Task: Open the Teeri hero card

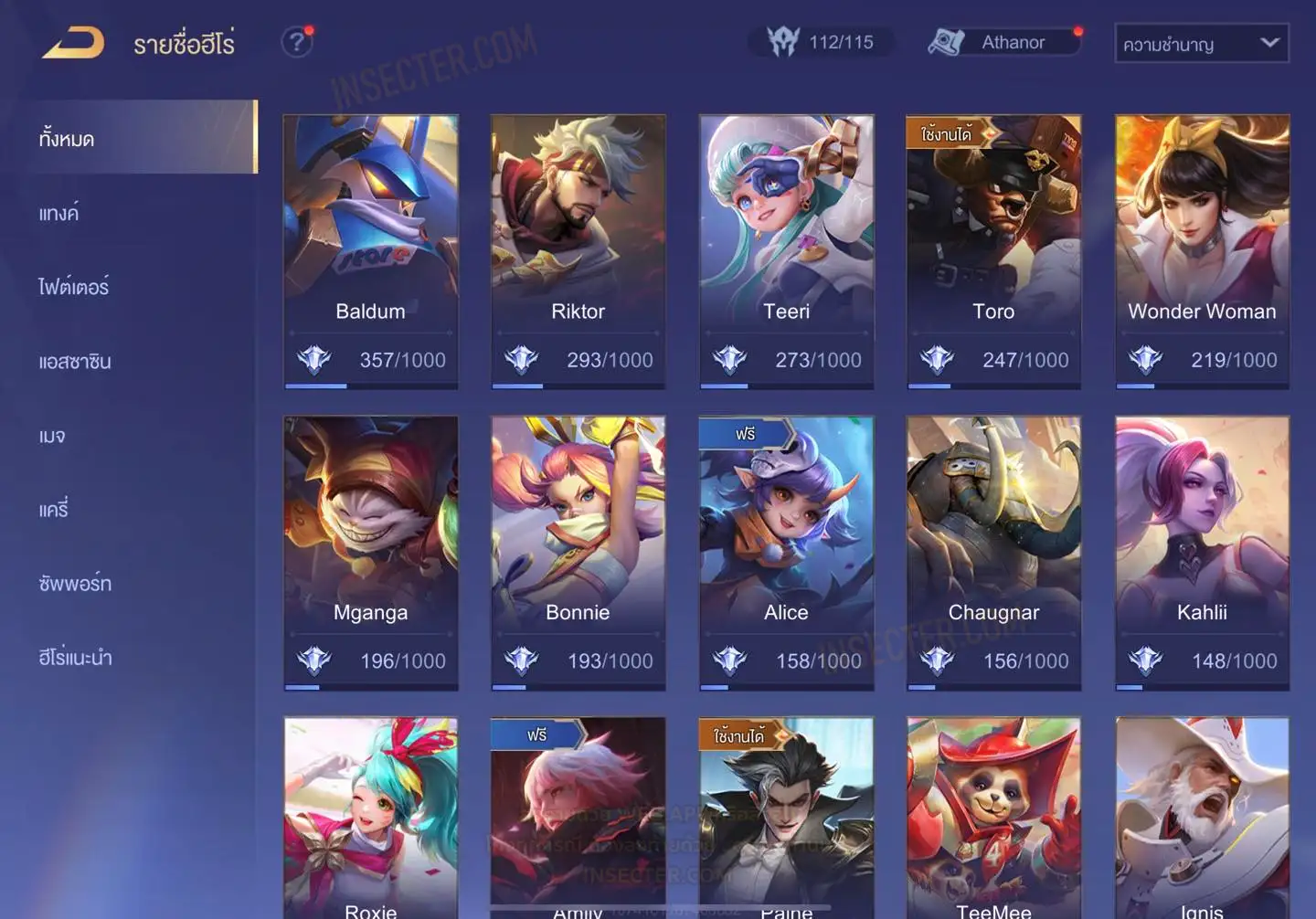Action: (786, 251)
